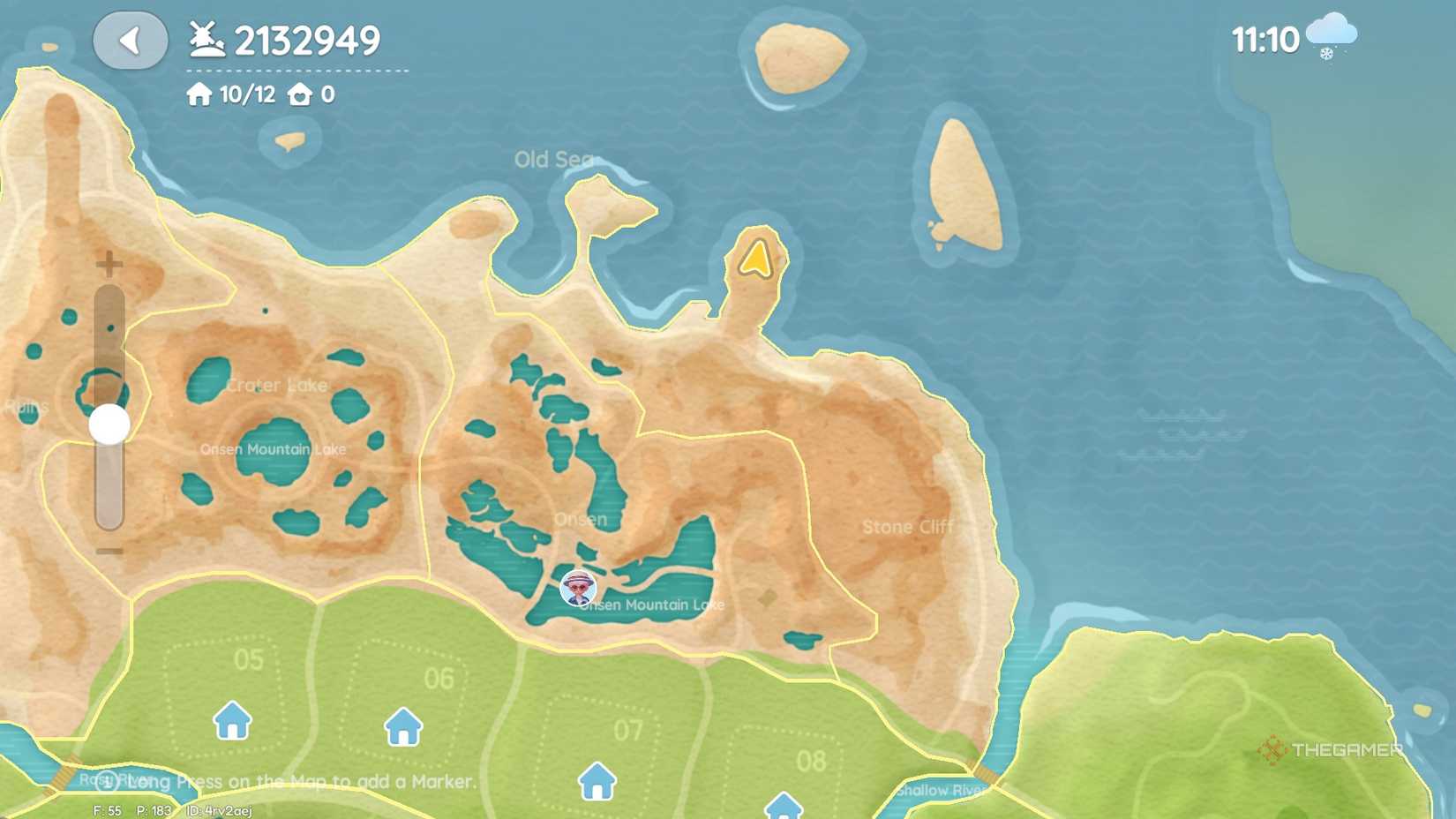The height and width of the screenshot is (819, 1456).
Task: Click the plot 08 number label
Action: [814, 760]
